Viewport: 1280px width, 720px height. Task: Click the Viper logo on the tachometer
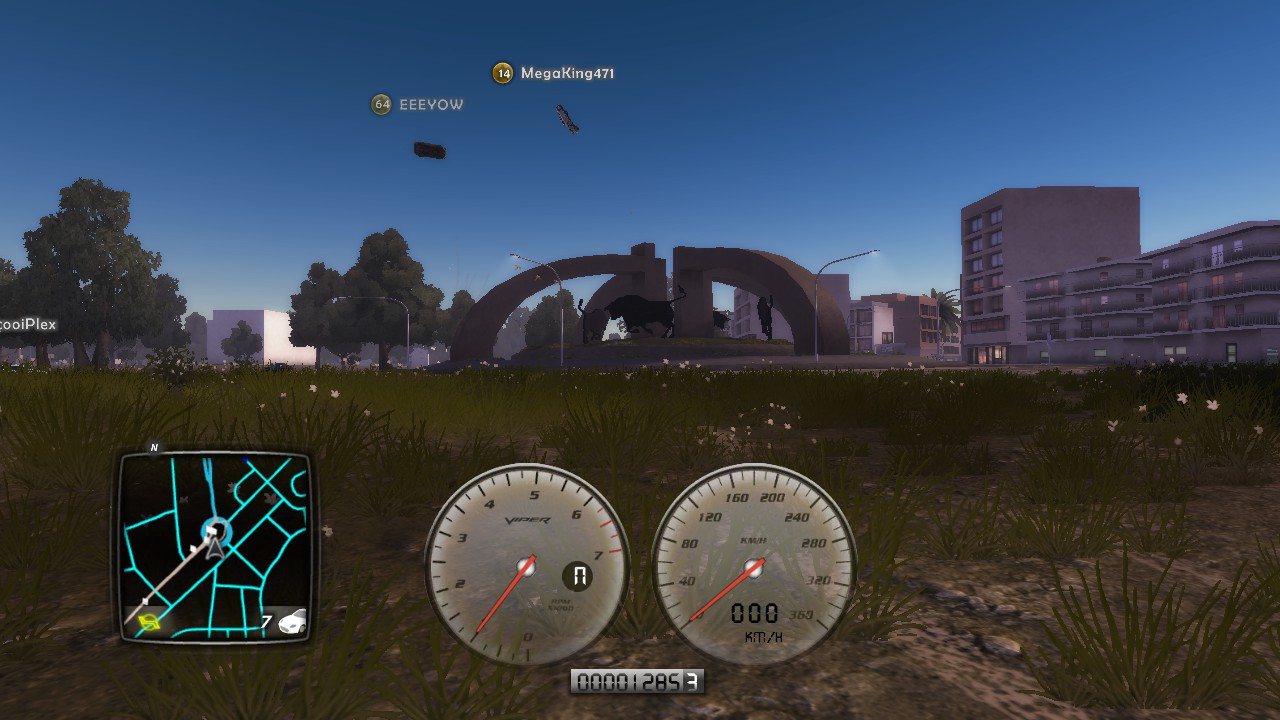pyautogui.click(x=526, y=519)
